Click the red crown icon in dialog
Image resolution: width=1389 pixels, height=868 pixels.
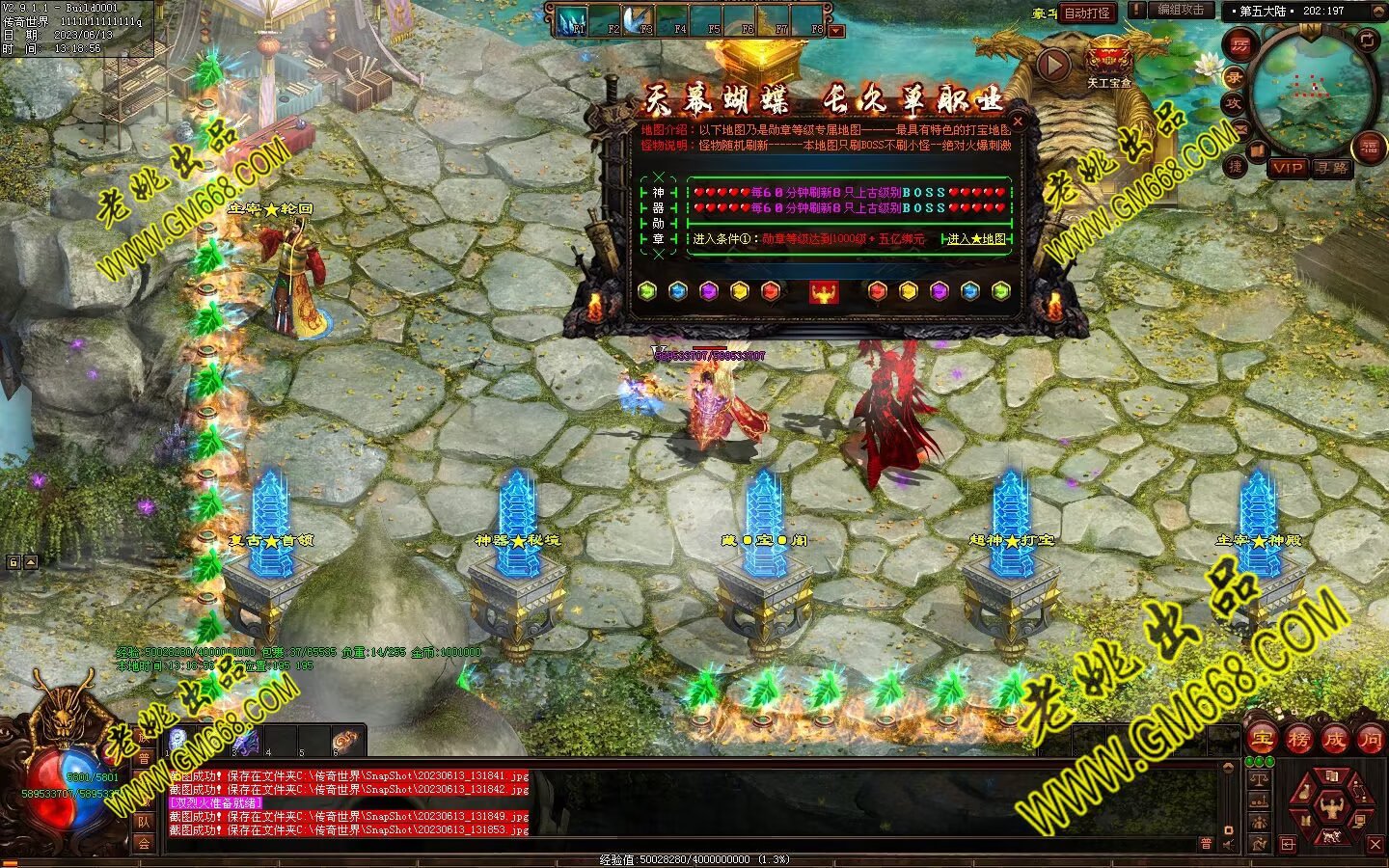824,291
